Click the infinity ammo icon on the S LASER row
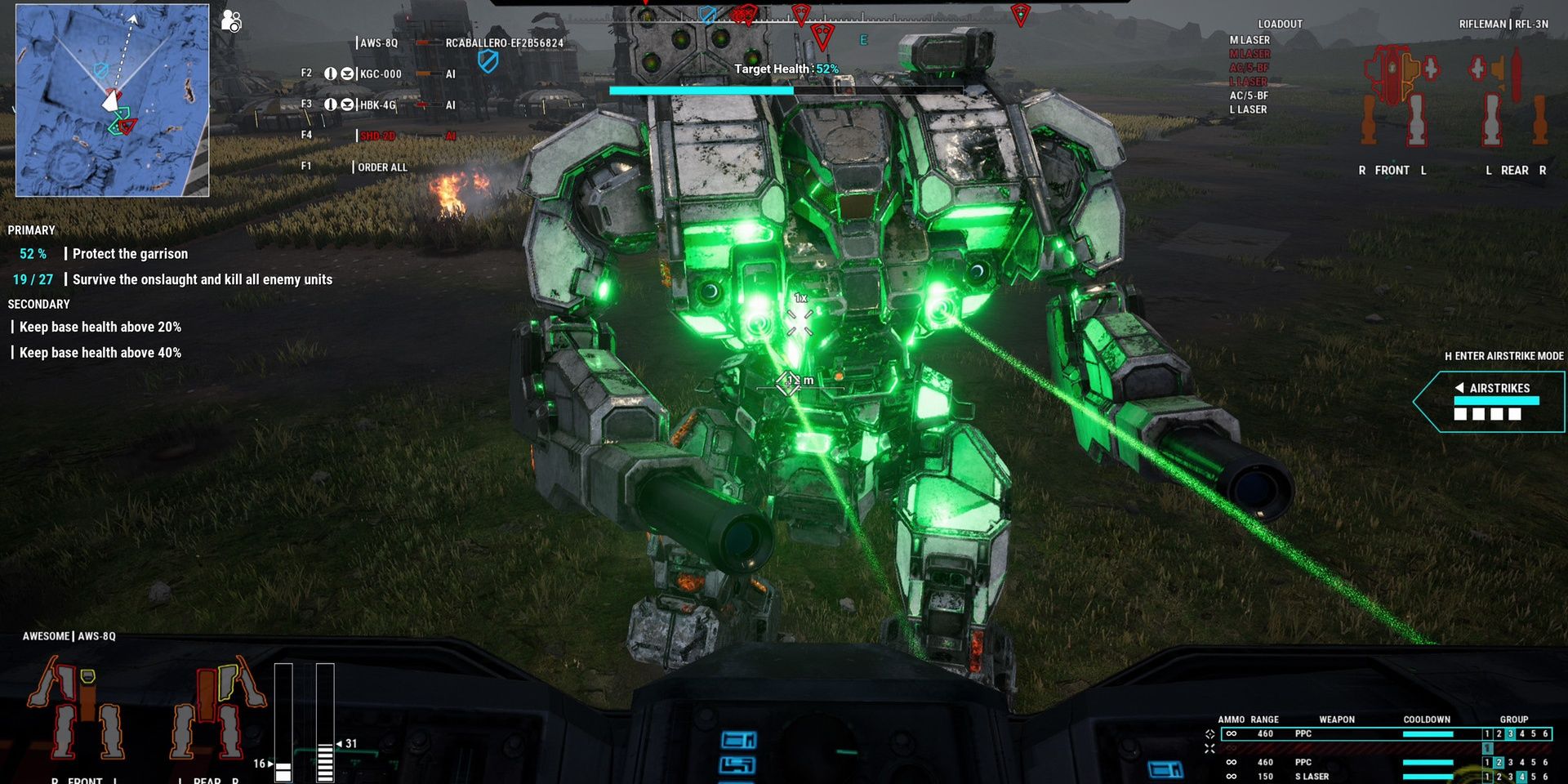This screenshot has width=1568, height=784. pos(1231,776)
